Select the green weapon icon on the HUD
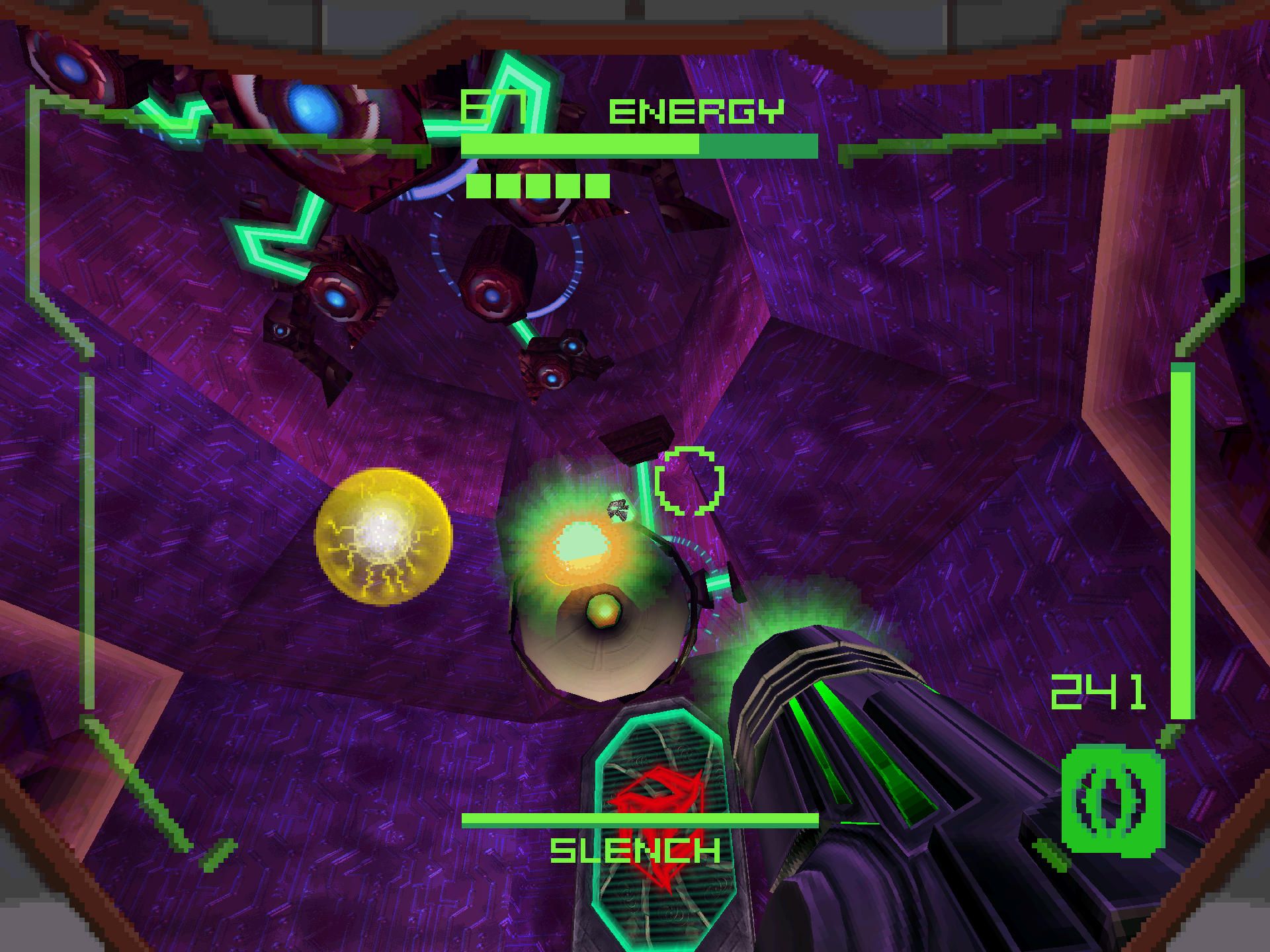 click(1112, 801)
